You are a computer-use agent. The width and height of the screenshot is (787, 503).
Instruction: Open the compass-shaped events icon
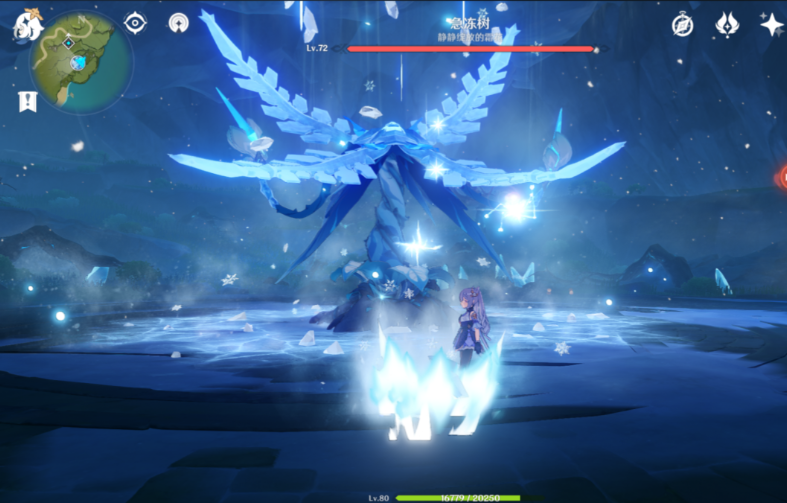(x=683, y=25)
